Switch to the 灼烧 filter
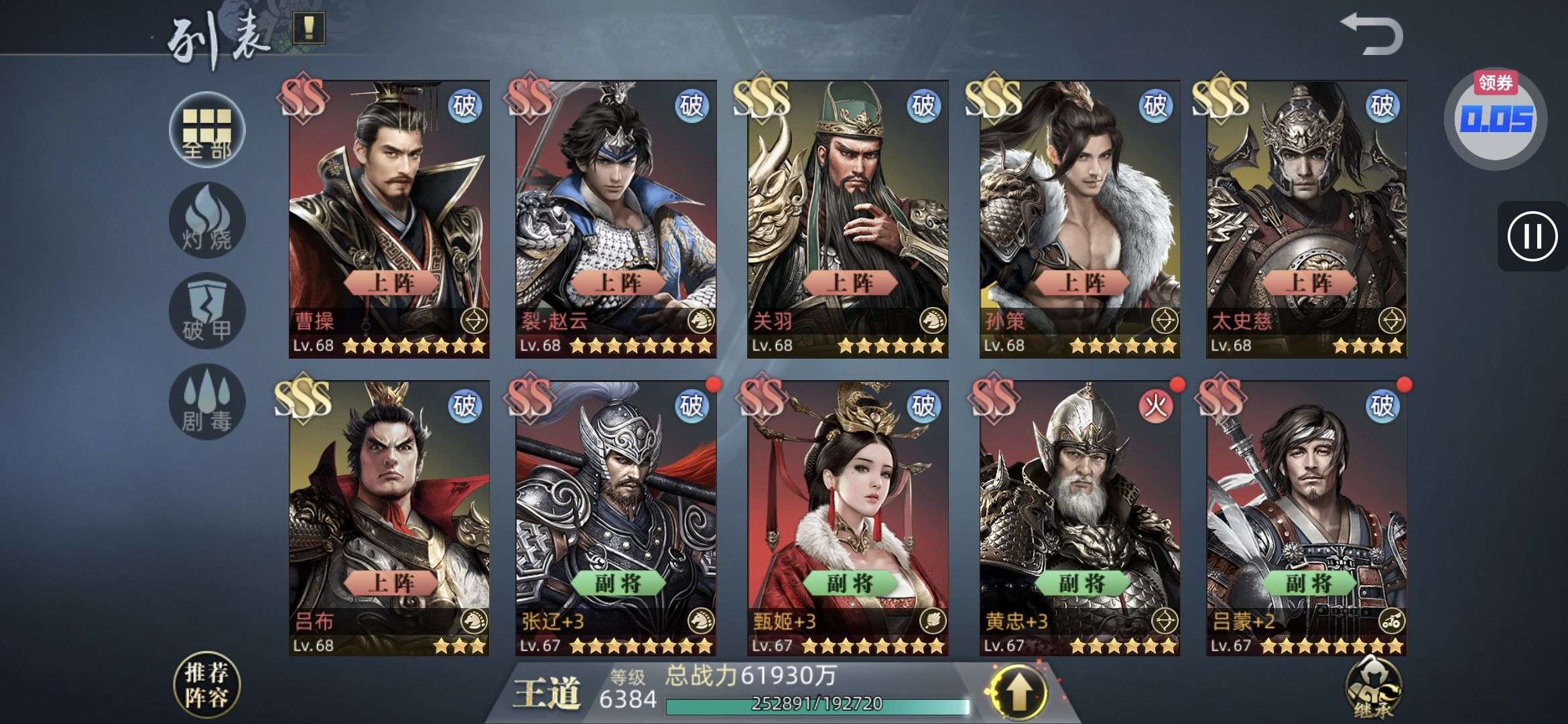 pyautogui.click(x=207, y=221)
